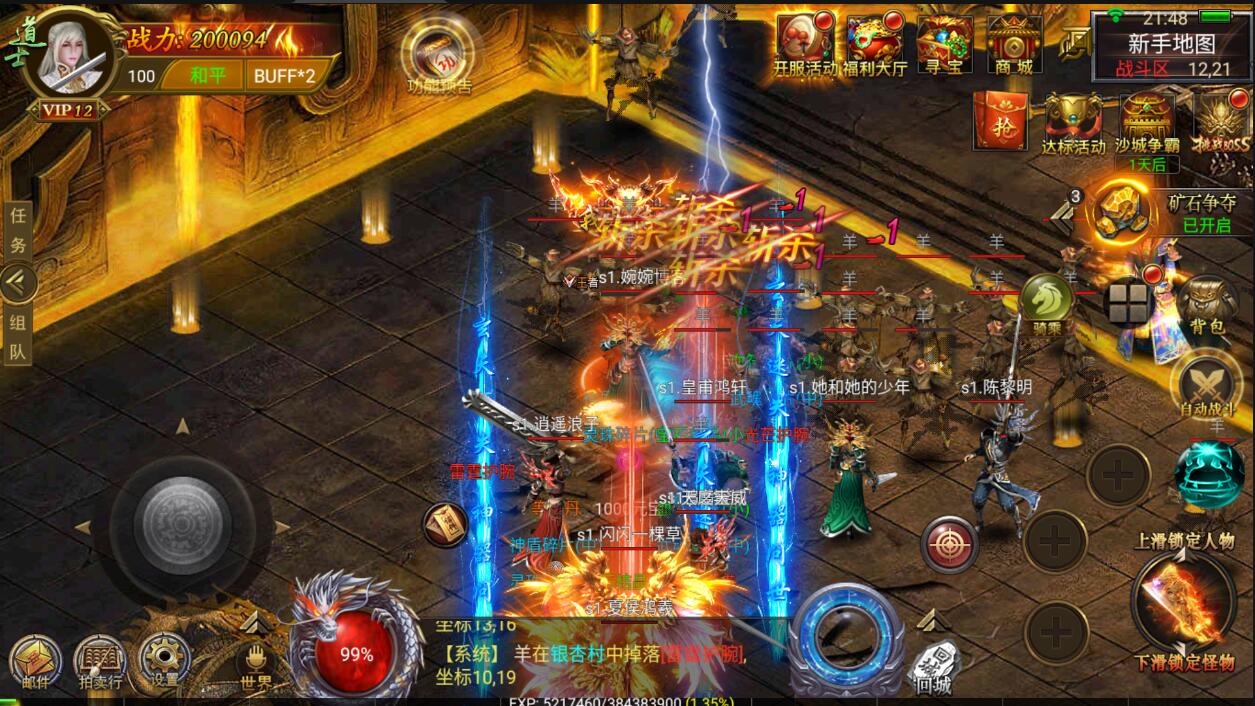This screenshot has width=1255, height=706.
Task: Mount up with the 骑乘 button
Action: (1046, 300)
